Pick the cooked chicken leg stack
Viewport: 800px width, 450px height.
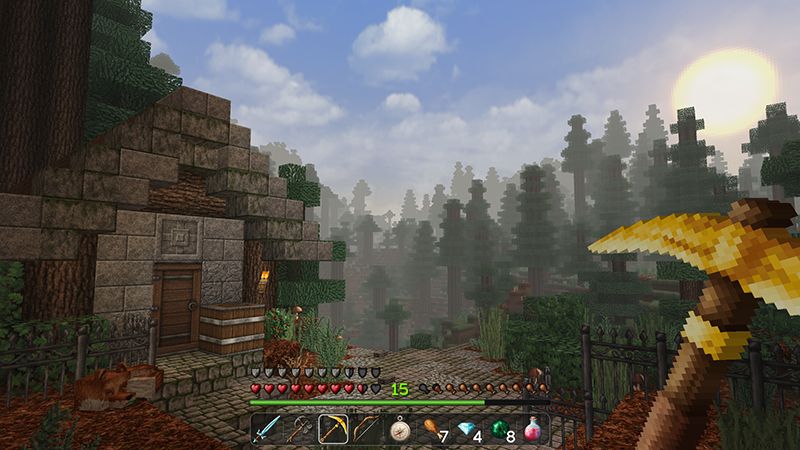pos(432,429)
